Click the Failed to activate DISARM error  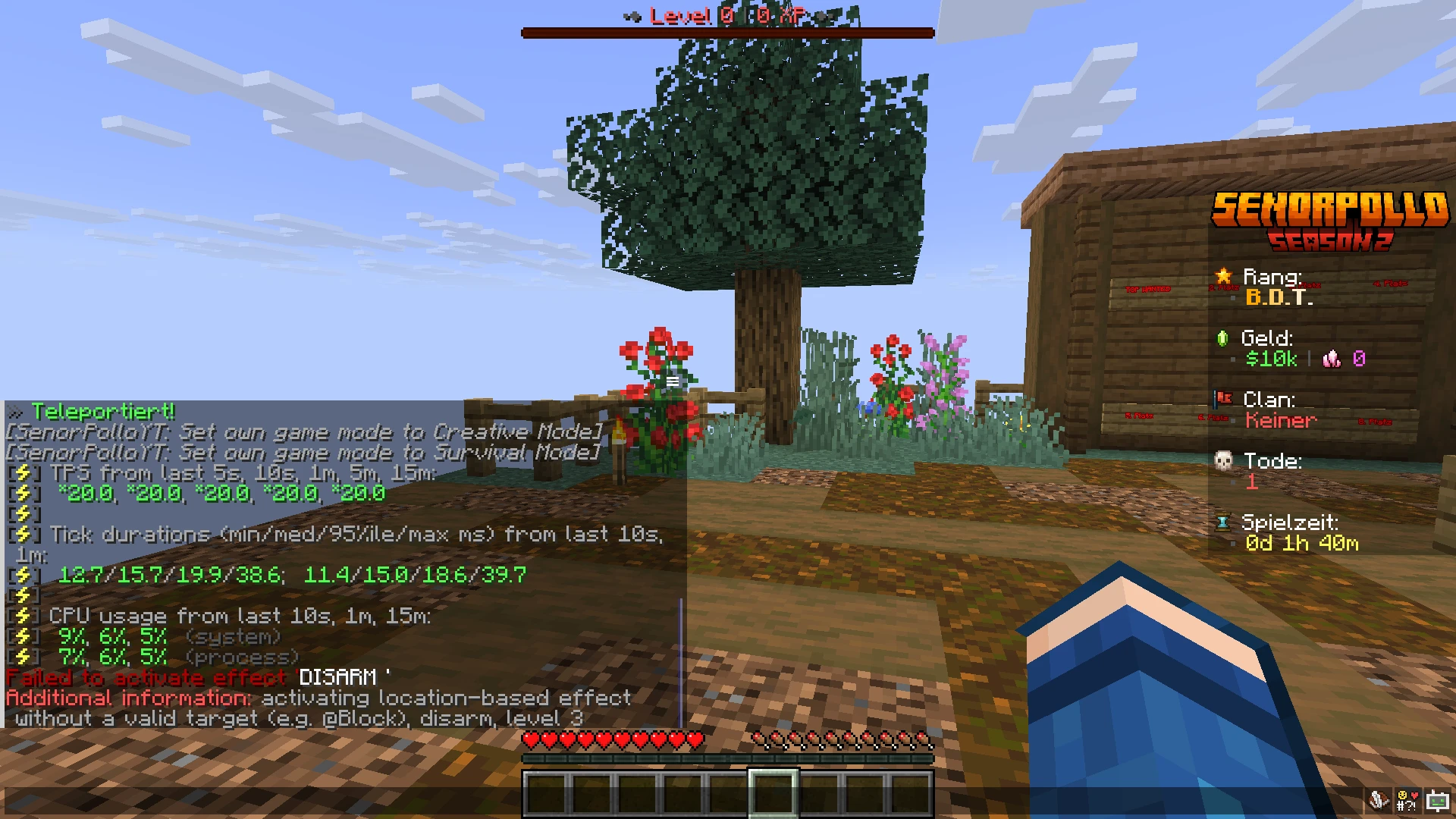[x=197, y=677]
